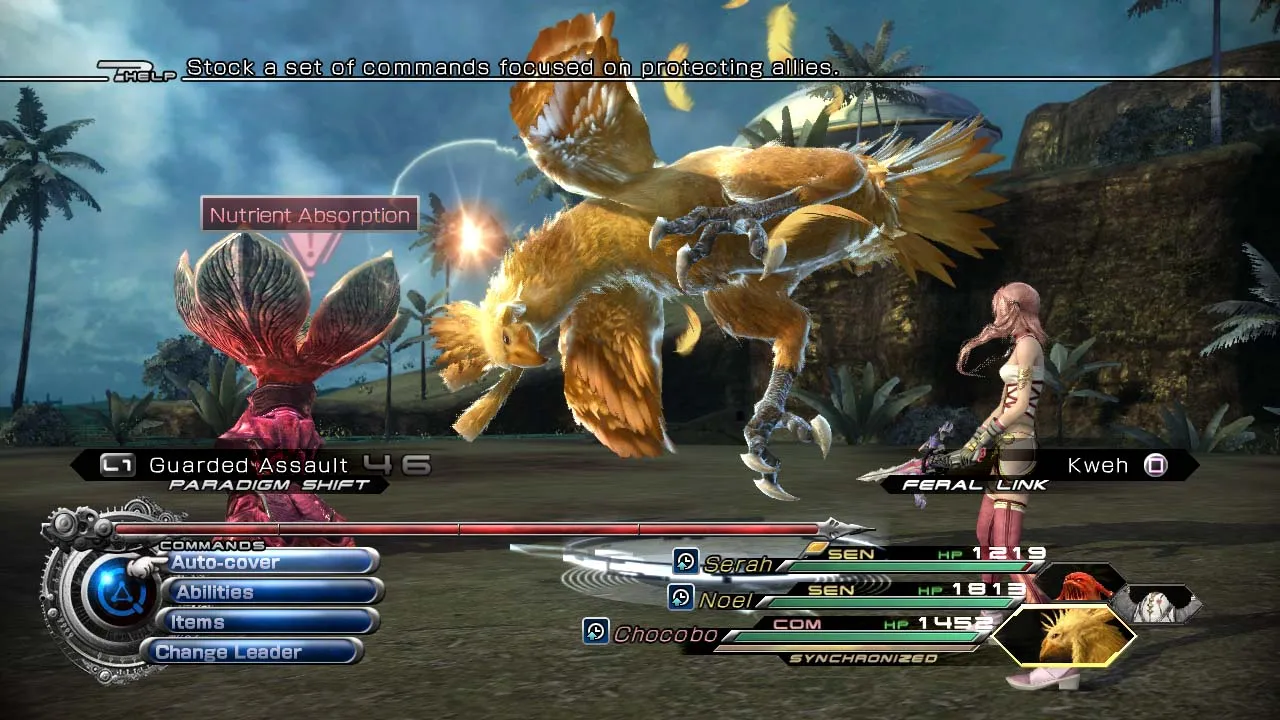
Task: Activate the Guarded Assault paradigm shift
Action: [x=248, y=465]
